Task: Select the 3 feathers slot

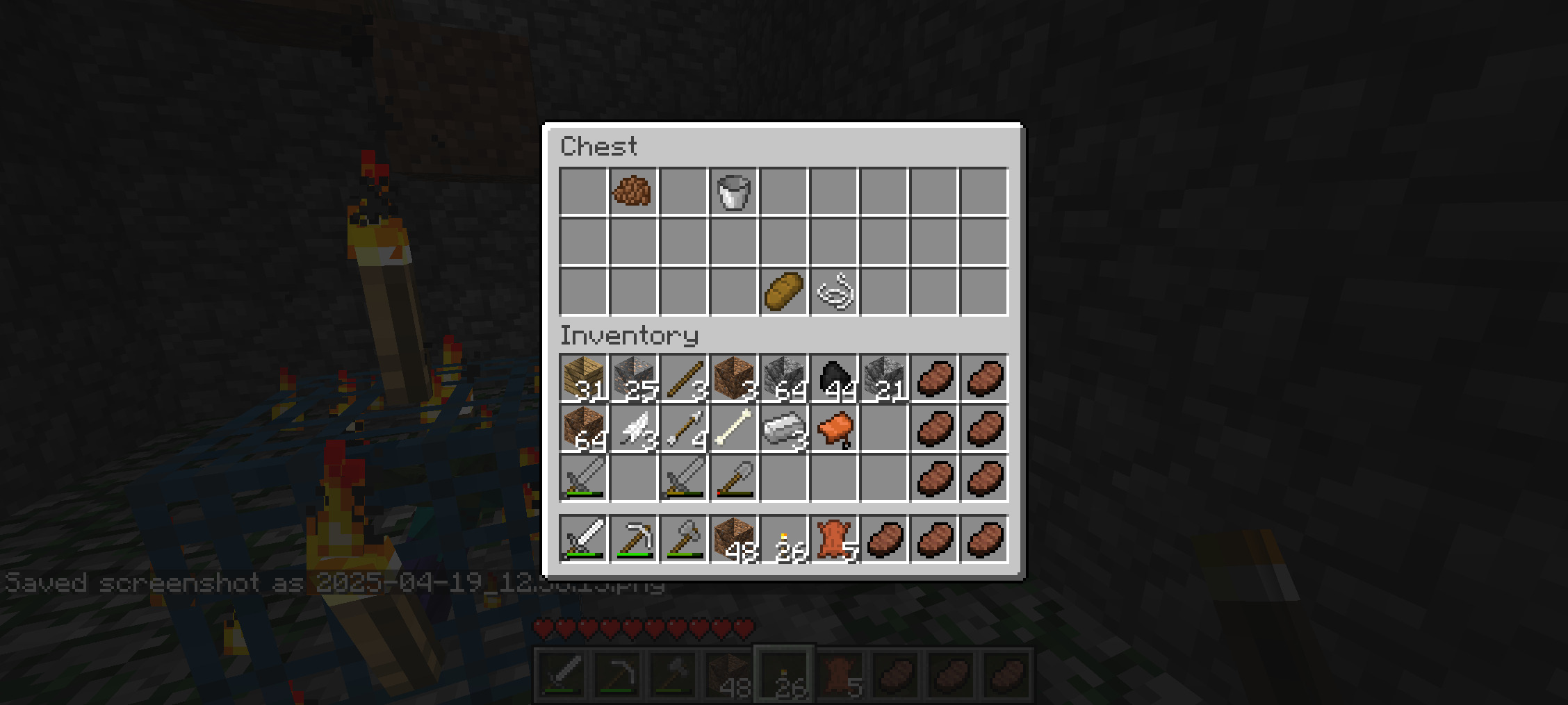Action: point(633,429)
